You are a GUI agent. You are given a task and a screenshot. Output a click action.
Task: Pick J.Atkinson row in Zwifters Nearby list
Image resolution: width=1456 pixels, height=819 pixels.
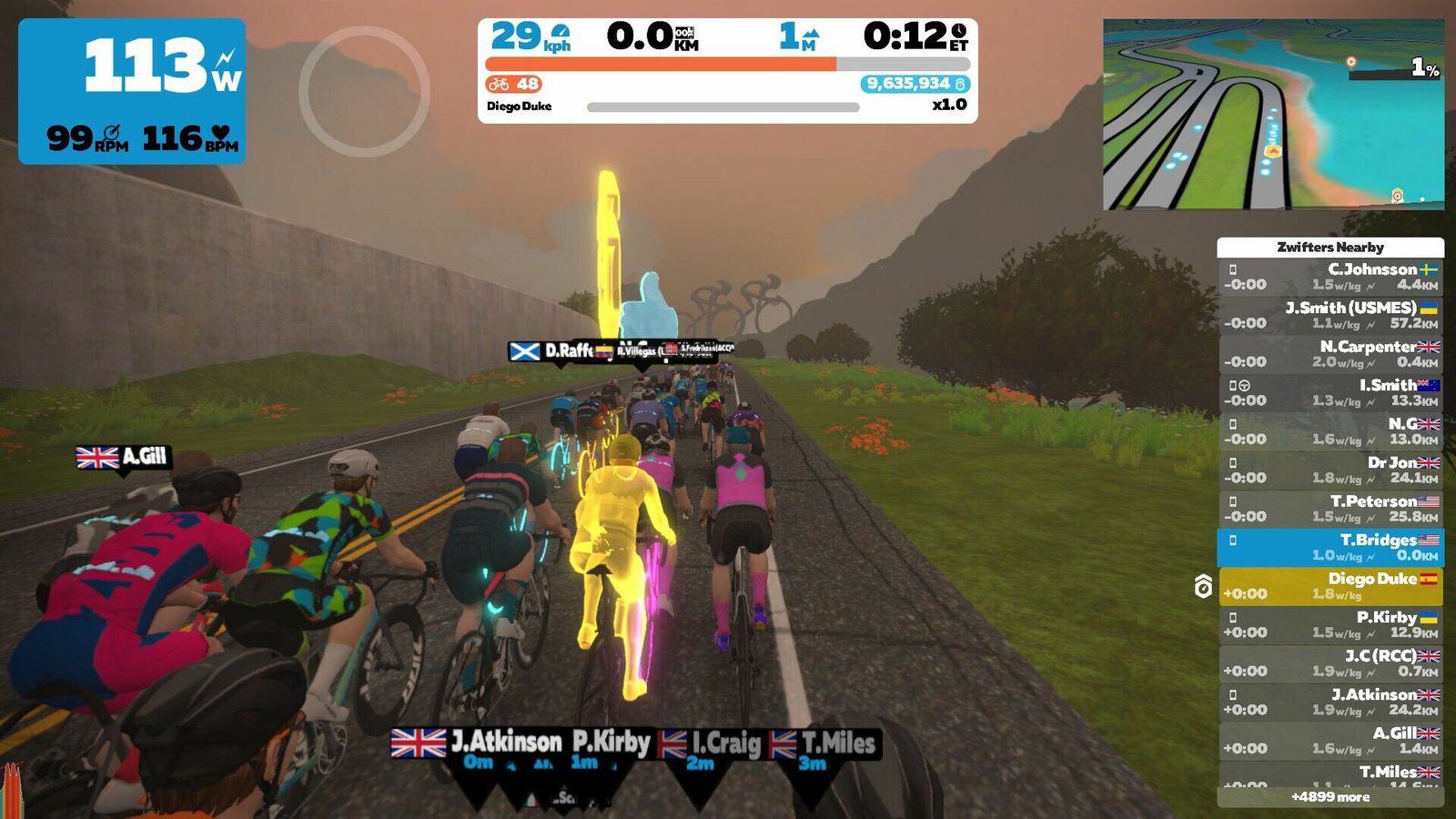point(1330,702)
